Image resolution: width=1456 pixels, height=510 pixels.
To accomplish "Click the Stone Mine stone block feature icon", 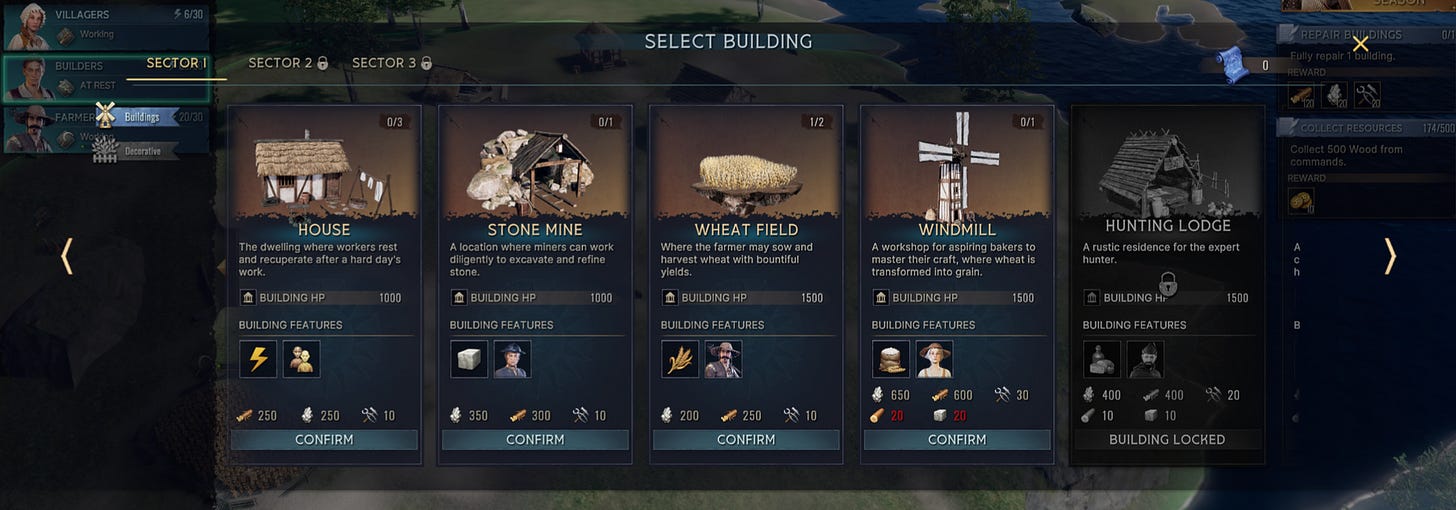I will [x=469, y=359].
